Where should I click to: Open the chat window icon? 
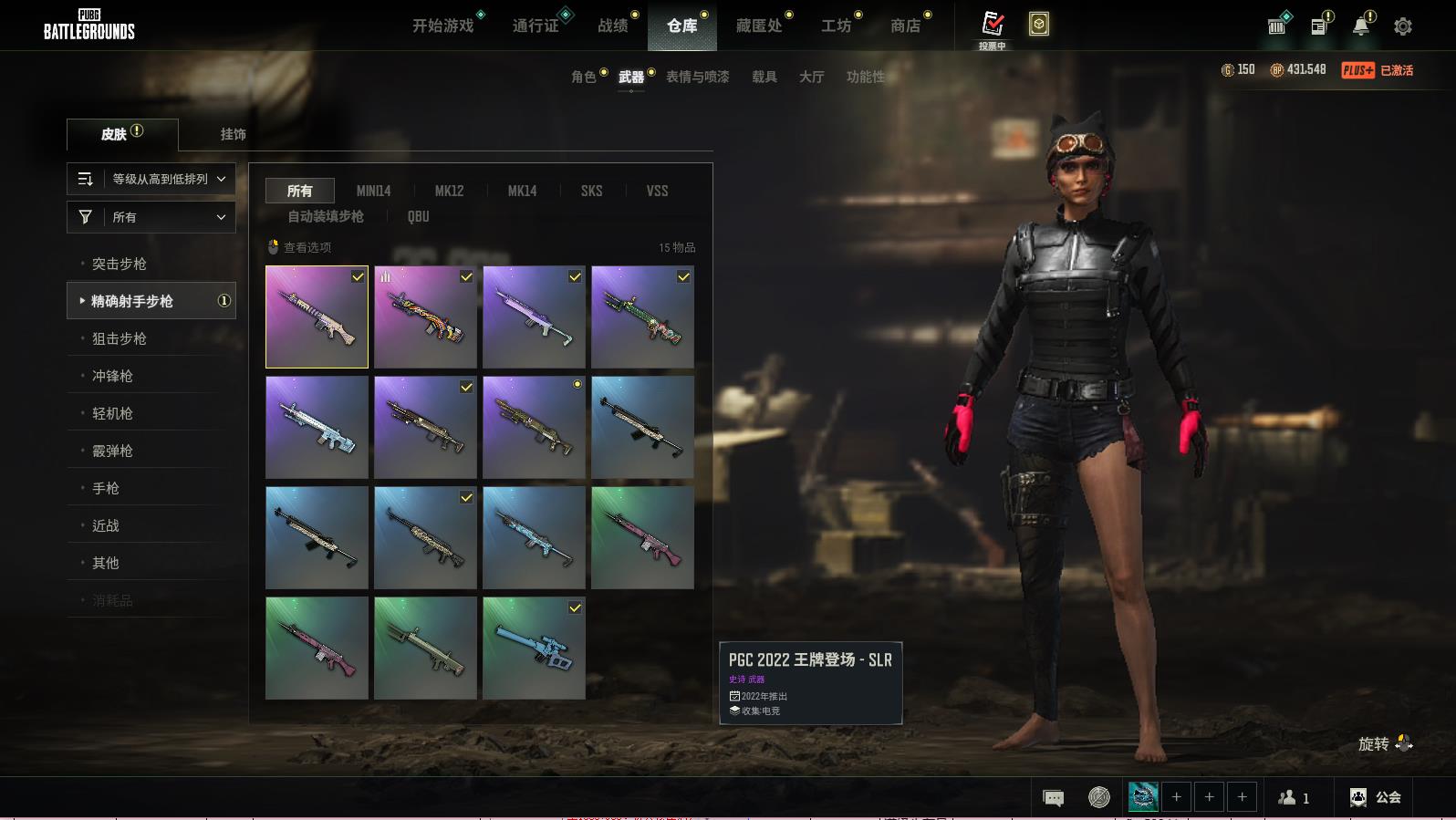[x=1053, y=798]
